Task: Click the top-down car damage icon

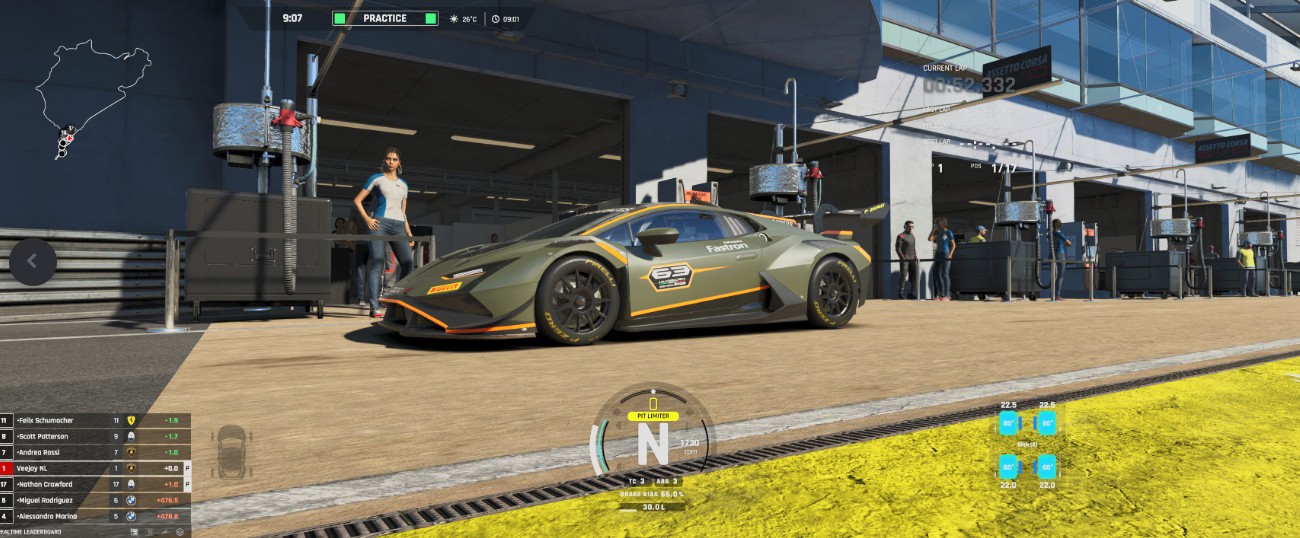Action: pyautogui.click(x=233, y=452)
